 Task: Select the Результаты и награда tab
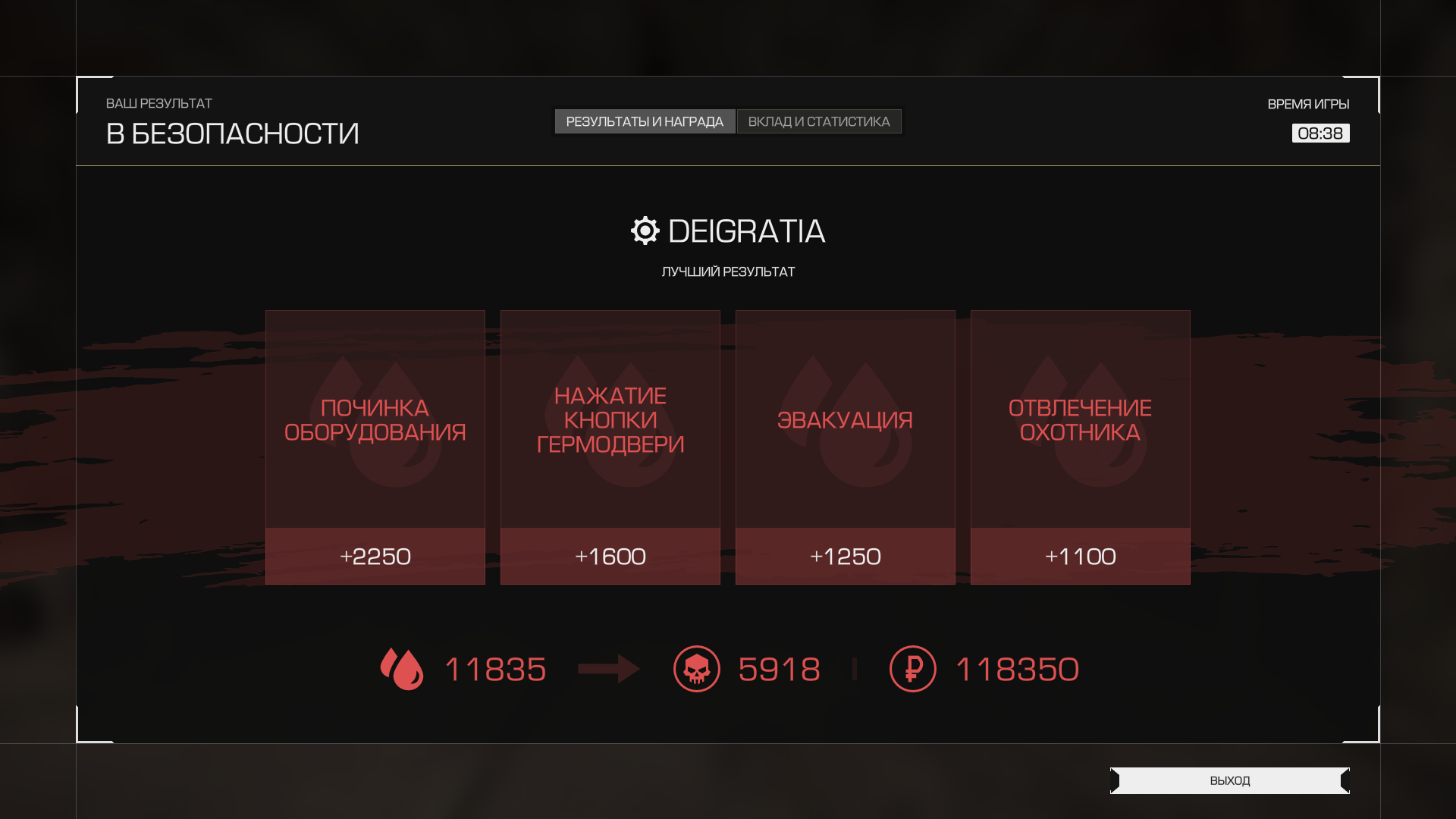coord(645,121)
